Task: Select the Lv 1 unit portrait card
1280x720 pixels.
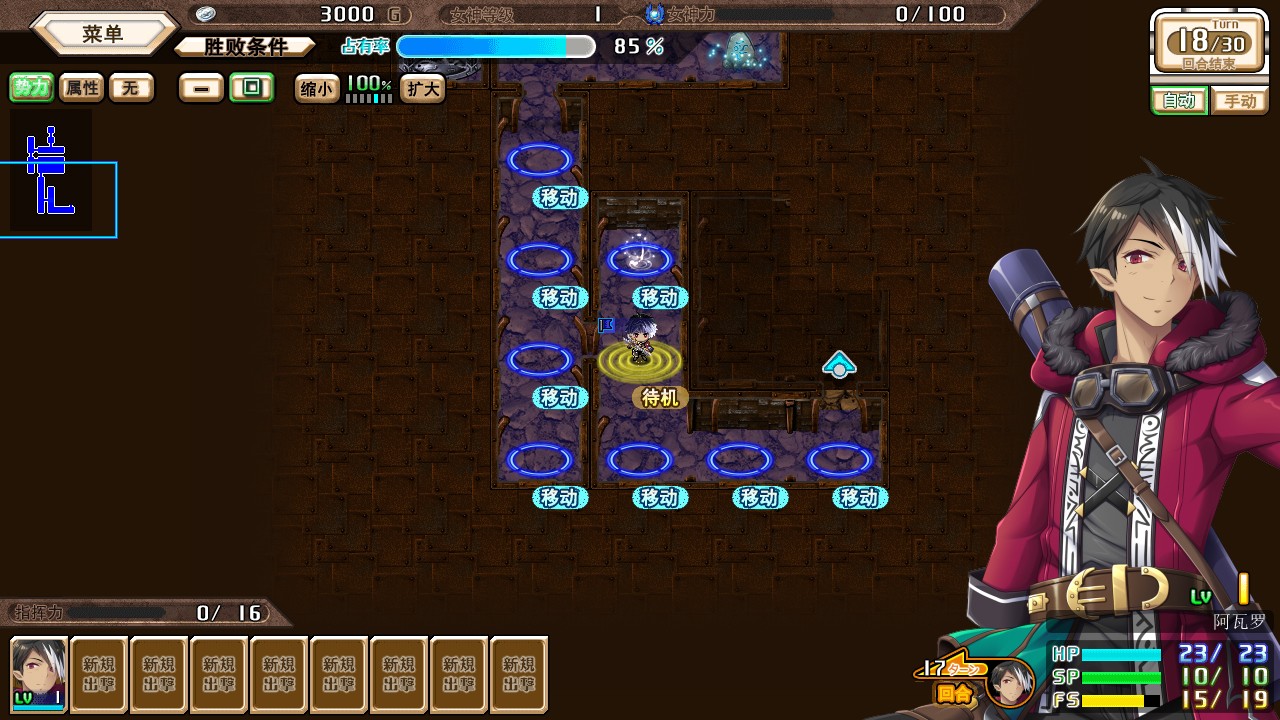Action: (39, 675)
